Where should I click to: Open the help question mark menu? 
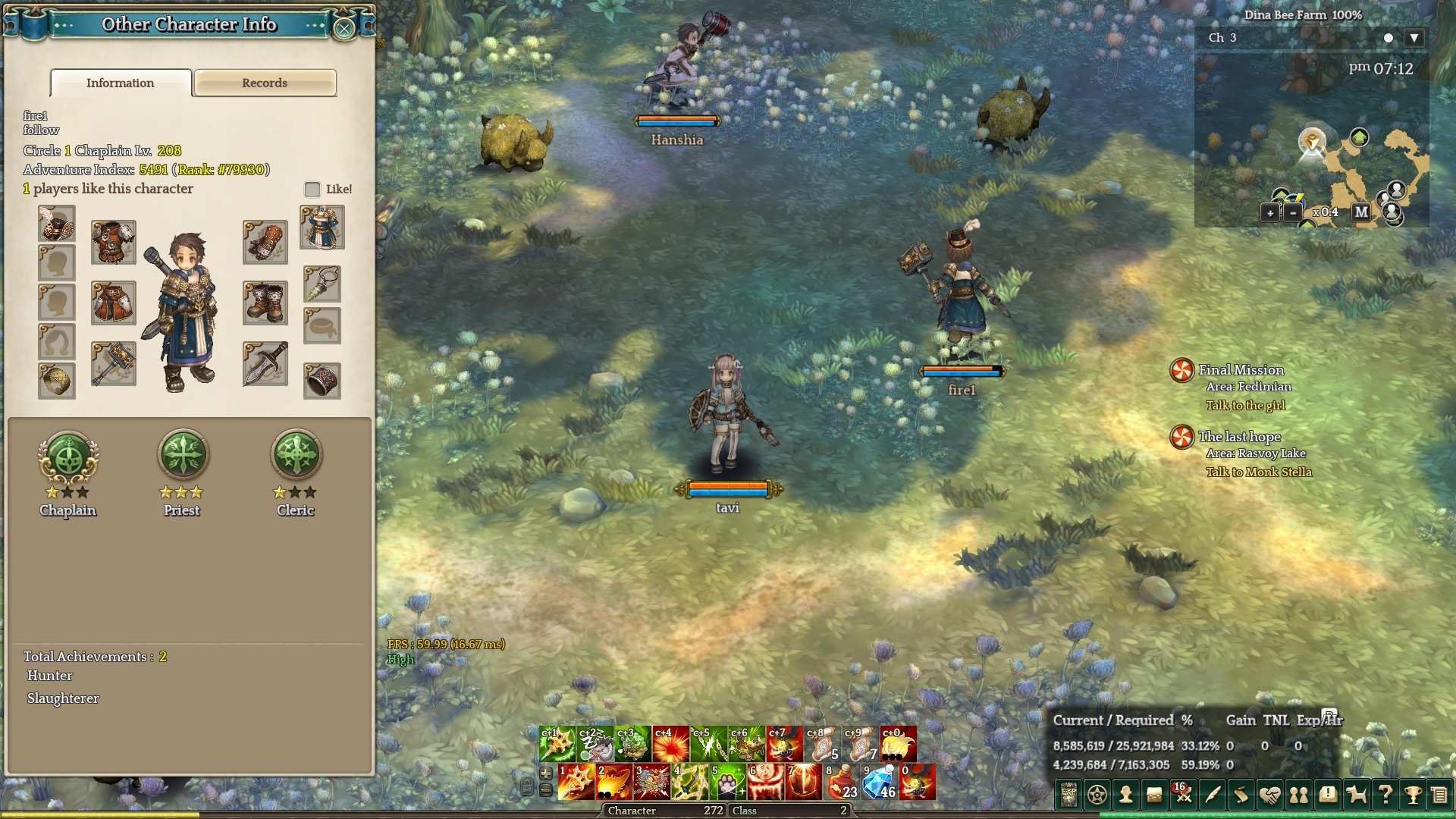pos(1385,795)
